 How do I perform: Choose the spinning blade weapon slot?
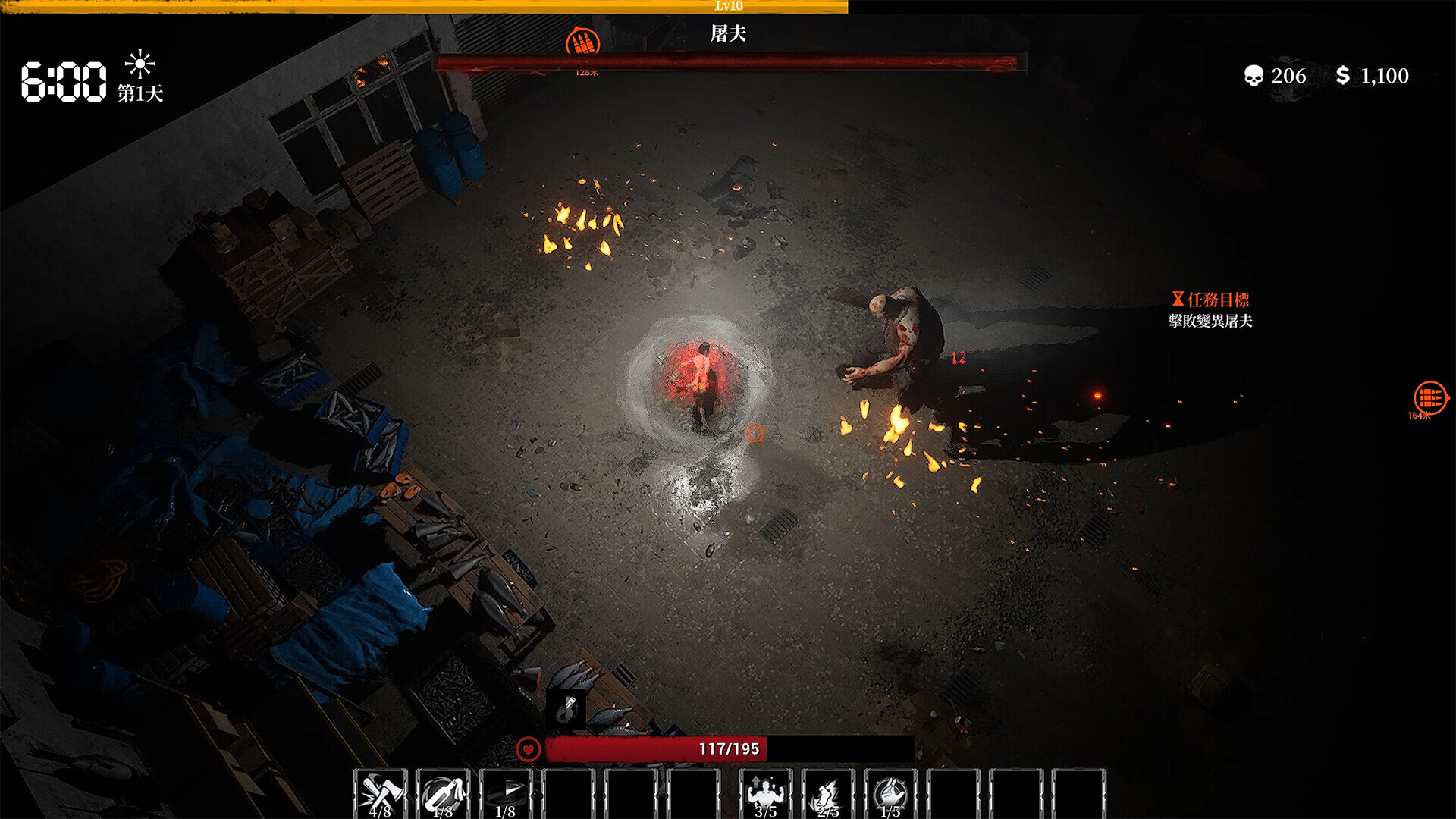(506, 793)
